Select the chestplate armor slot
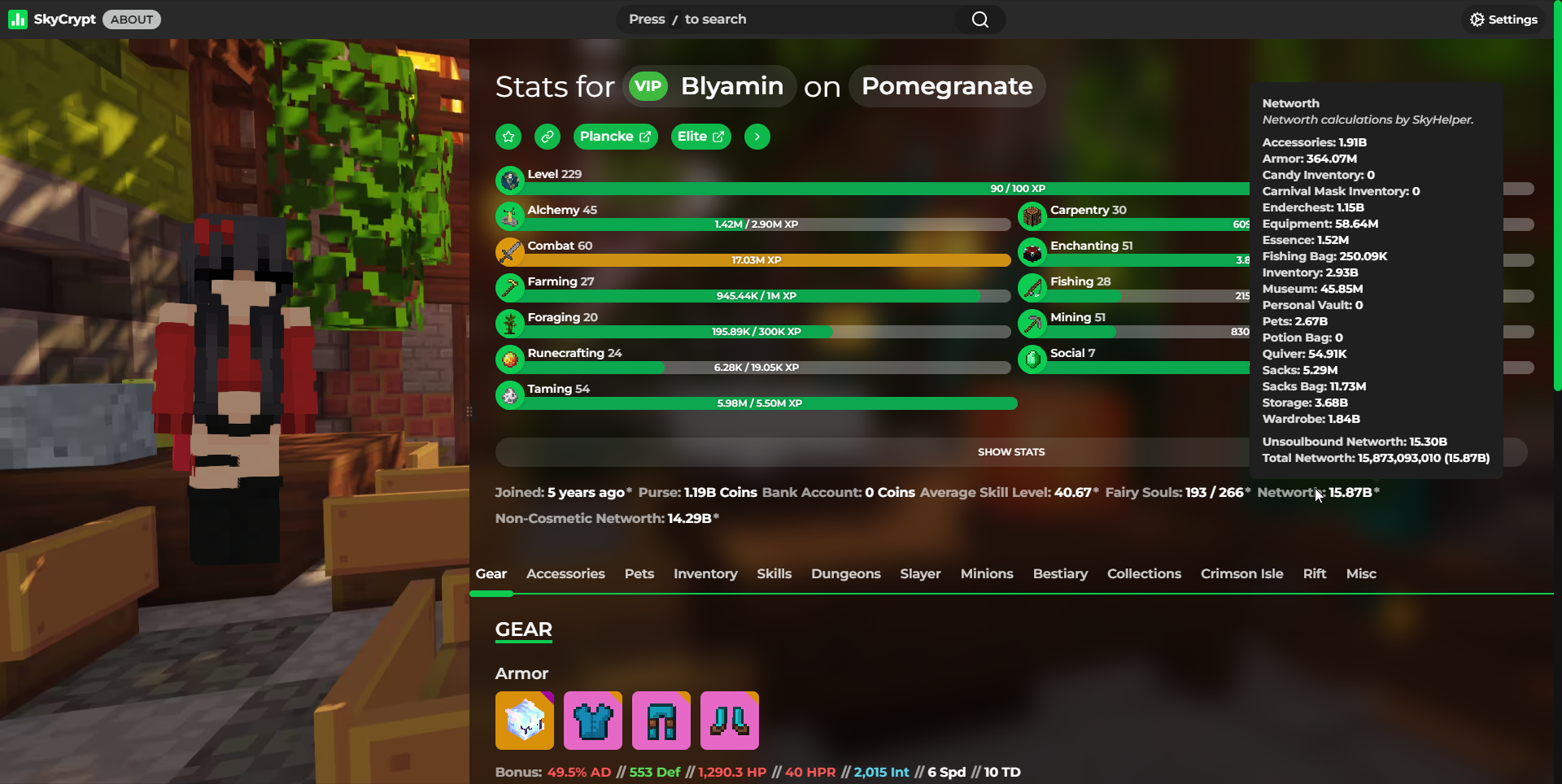 (x=593, y=721)
